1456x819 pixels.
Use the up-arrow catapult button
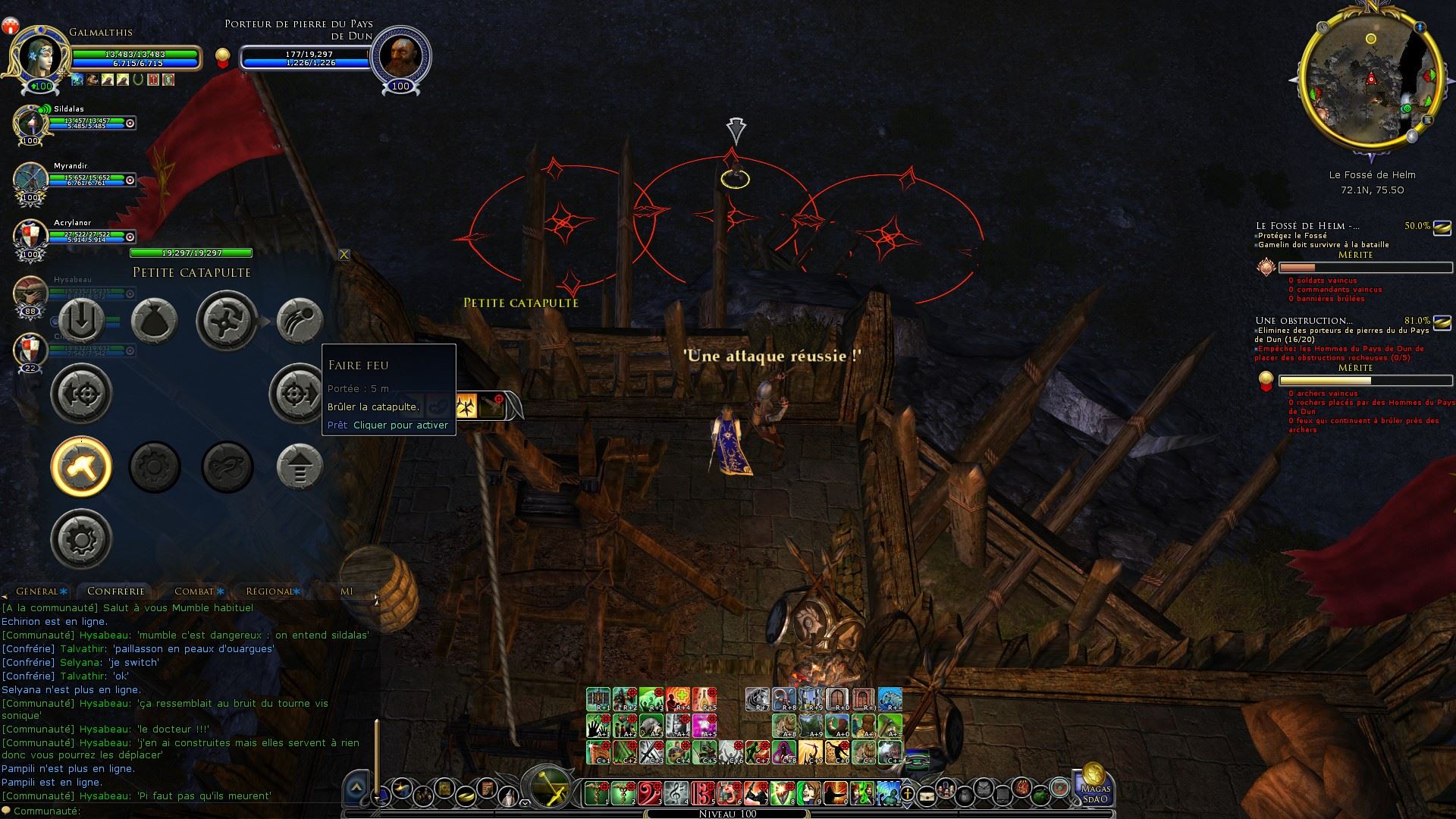point(300,466)
